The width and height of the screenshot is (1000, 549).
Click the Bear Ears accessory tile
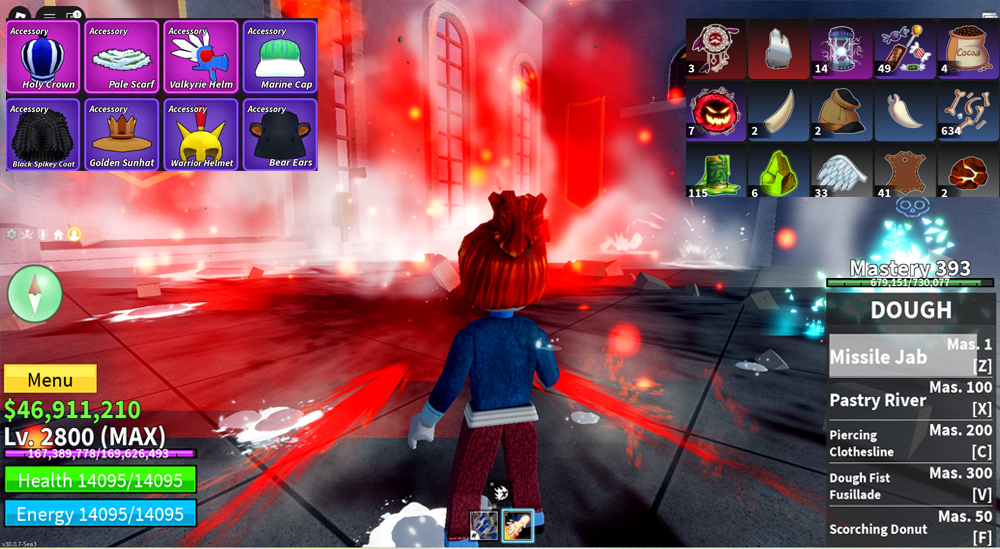click(x=280, y=134)
